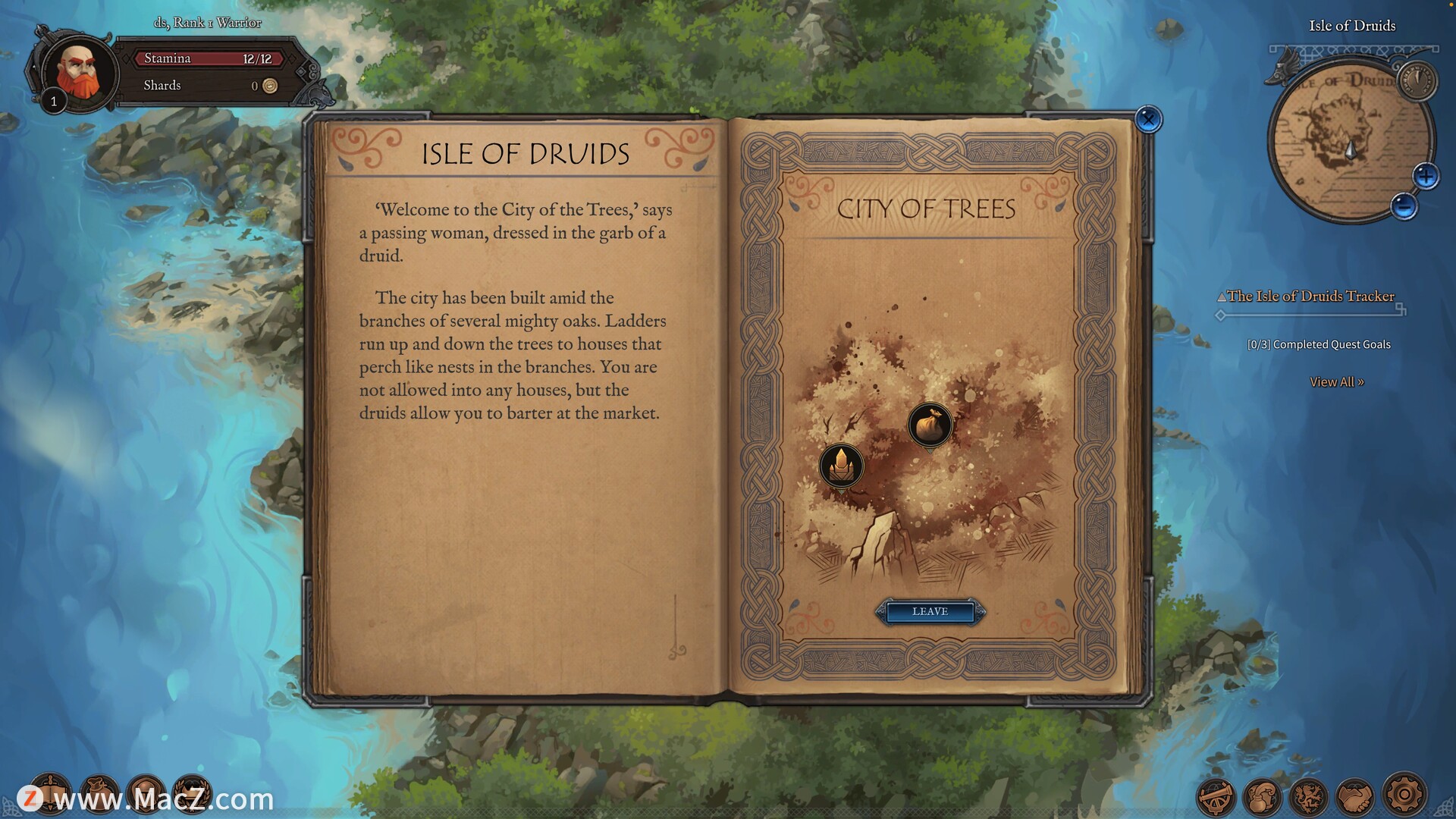1456x819 pixels.
Task: Select the crystal shrine location marker
Action: click(x=841, y=464)
